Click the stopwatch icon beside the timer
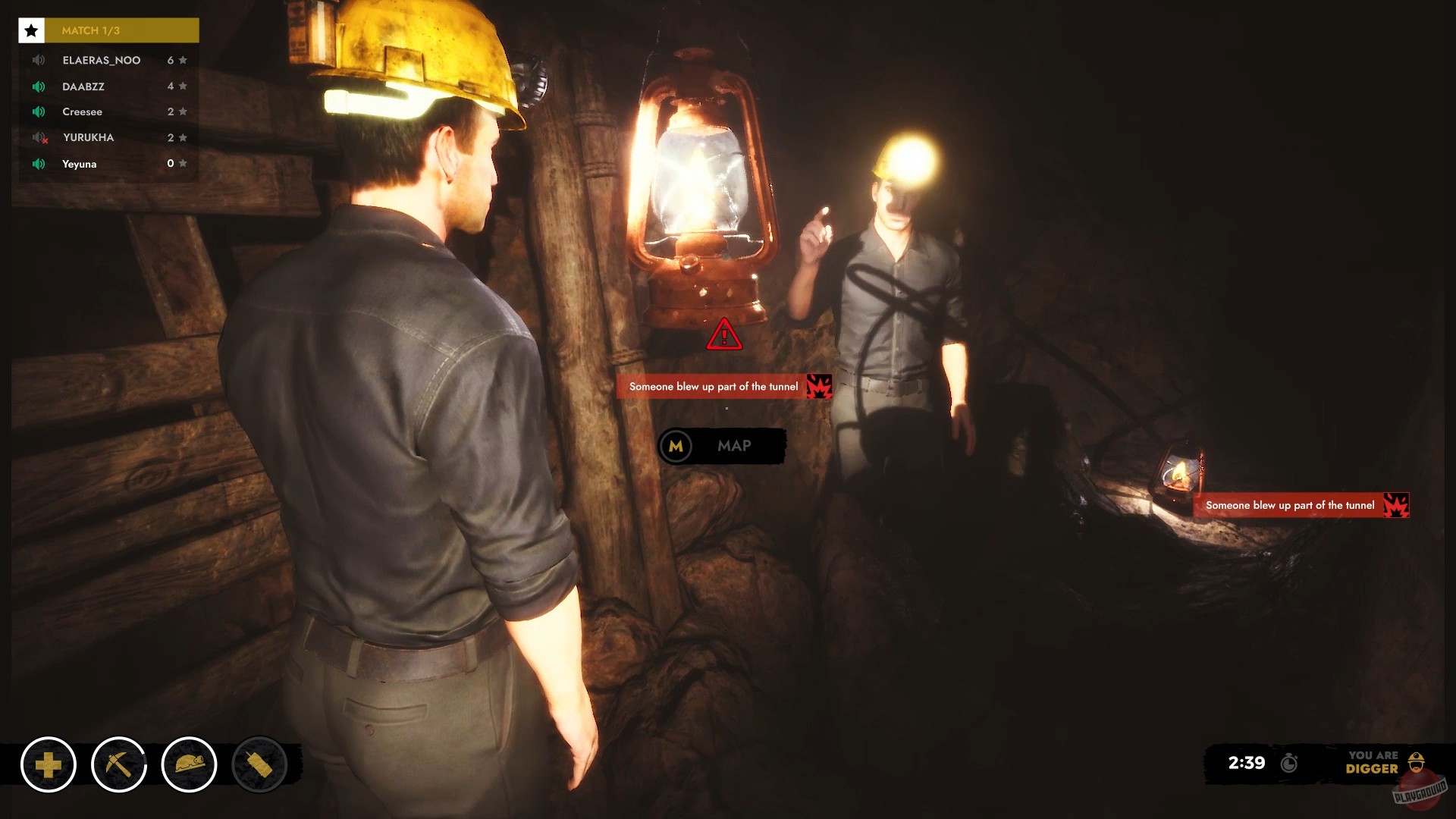The width and height of the screenshot is (1456, 819). tap(1288, 764)
